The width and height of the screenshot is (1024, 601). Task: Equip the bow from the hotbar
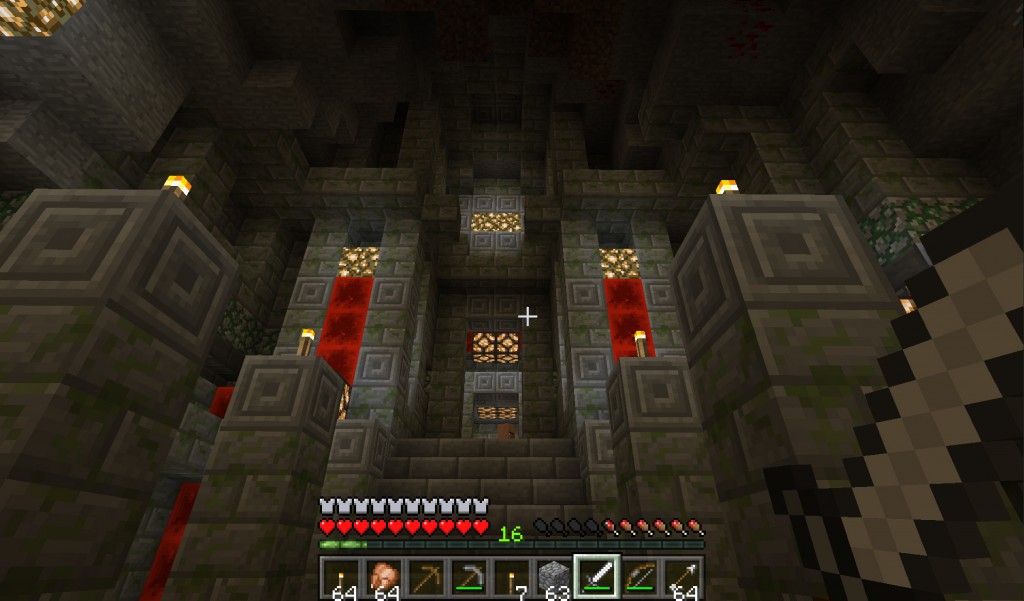[x=640, y=578]
